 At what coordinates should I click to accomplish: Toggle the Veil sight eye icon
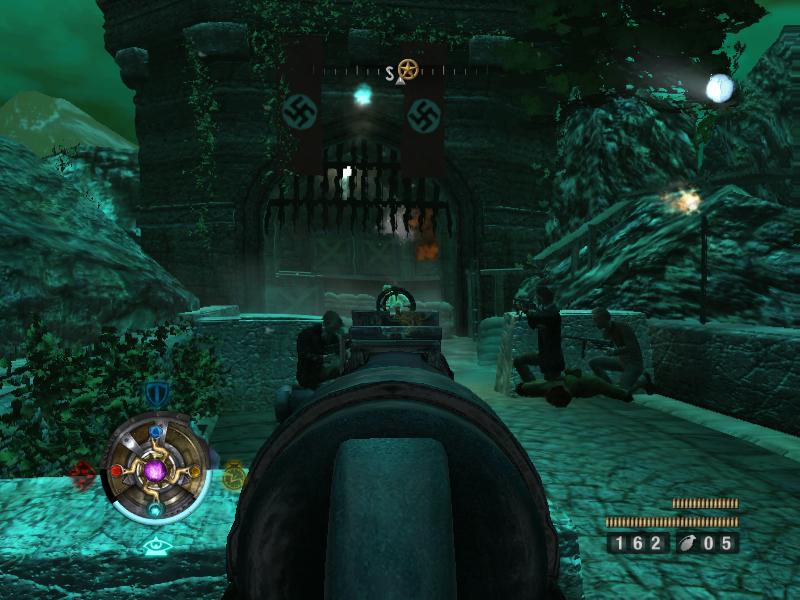(x=155, y=546)
